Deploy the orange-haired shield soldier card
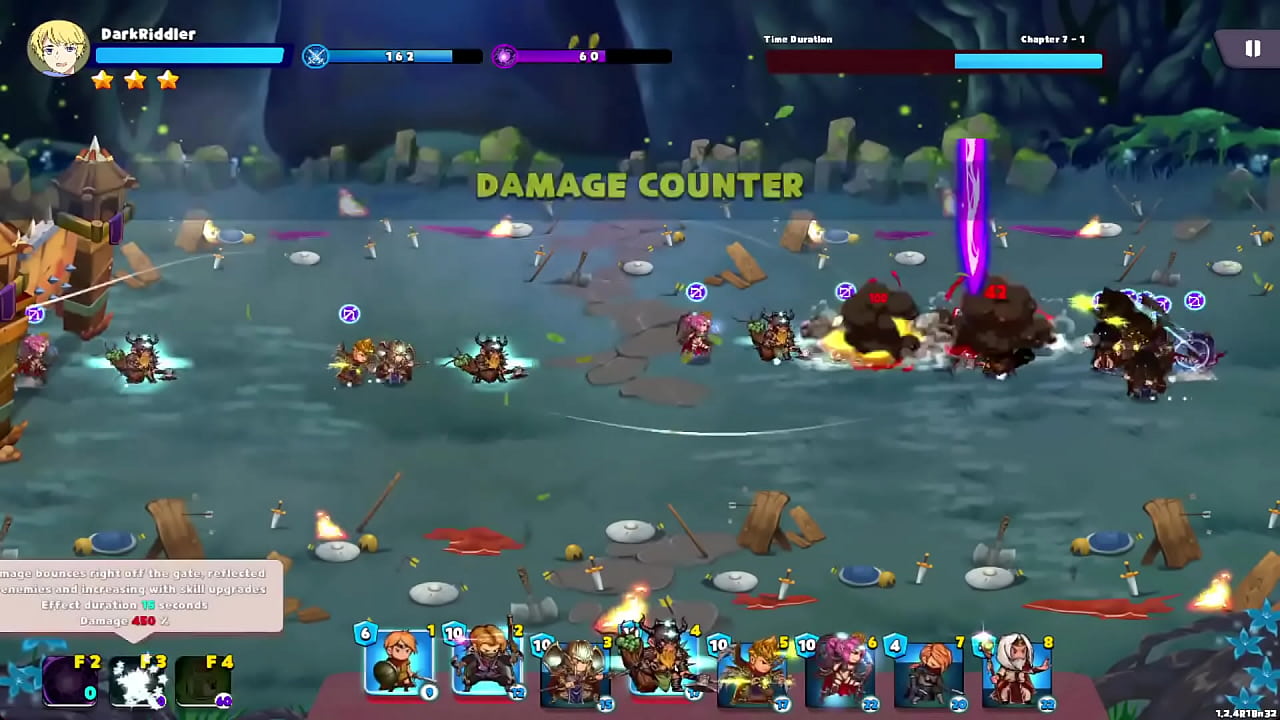The width and height of the screenshot is (1280, 720). click(400, 663)
